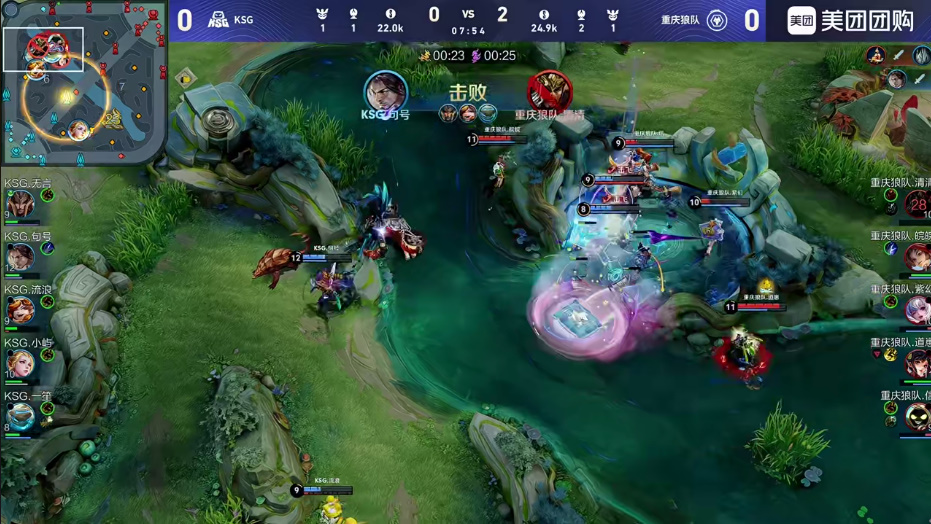This screenshot has height=524, width=931.
Task: Click the defeated 重庆狼队 hero kill-feed portrait
Action: pyautogui.click(x=549, y=92)
